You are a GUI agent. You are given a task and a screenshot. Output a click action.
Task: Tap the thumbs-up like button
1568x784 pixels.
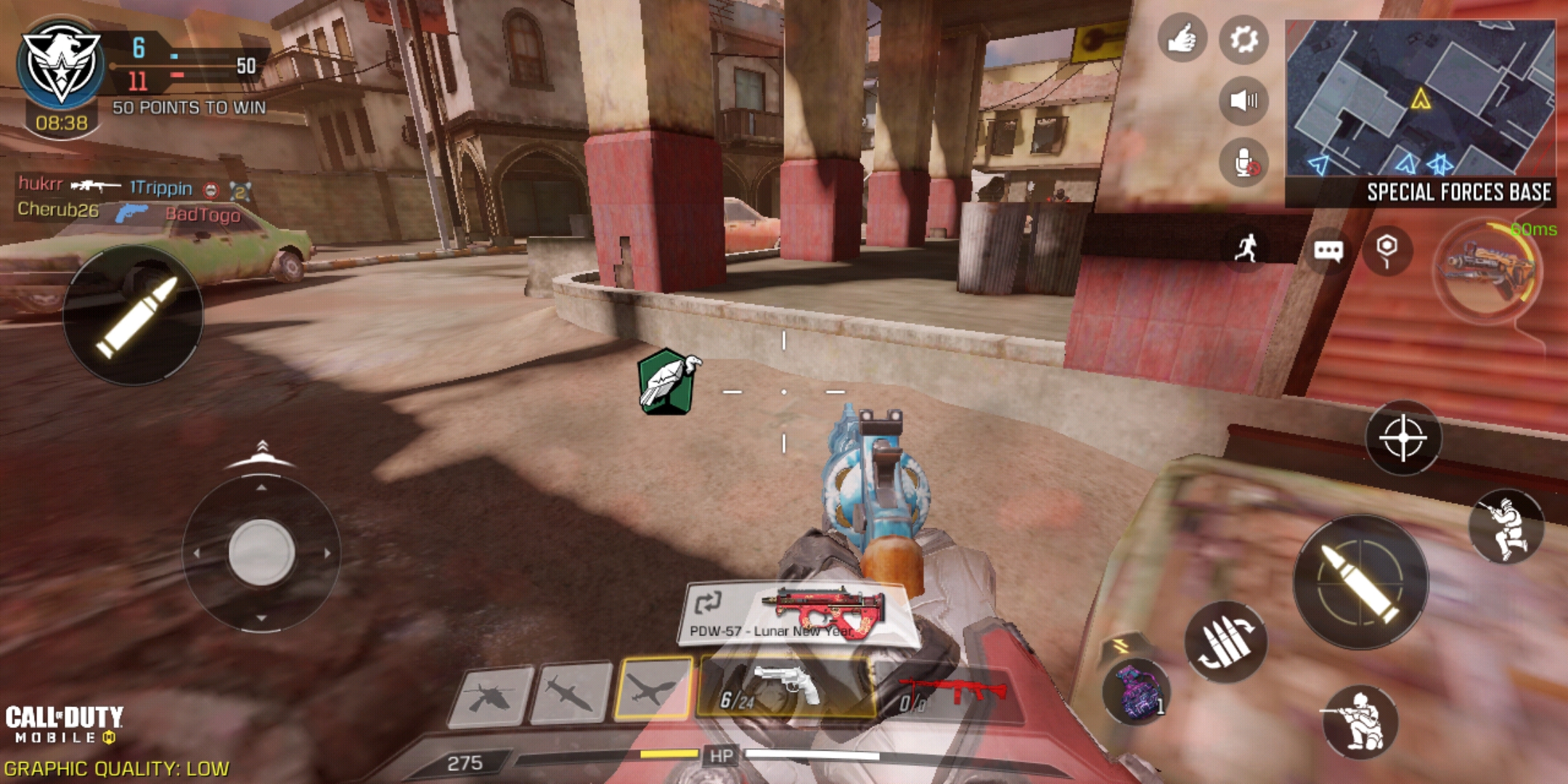(1182, 38)
